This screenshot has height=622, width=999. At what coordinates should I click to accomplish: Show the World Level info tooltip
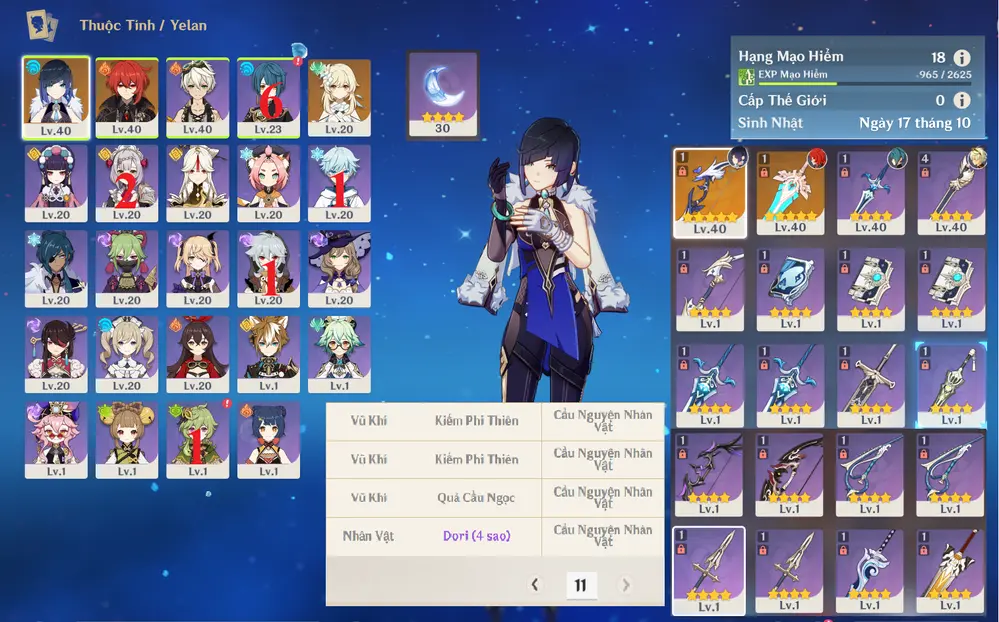coord(962,100)
